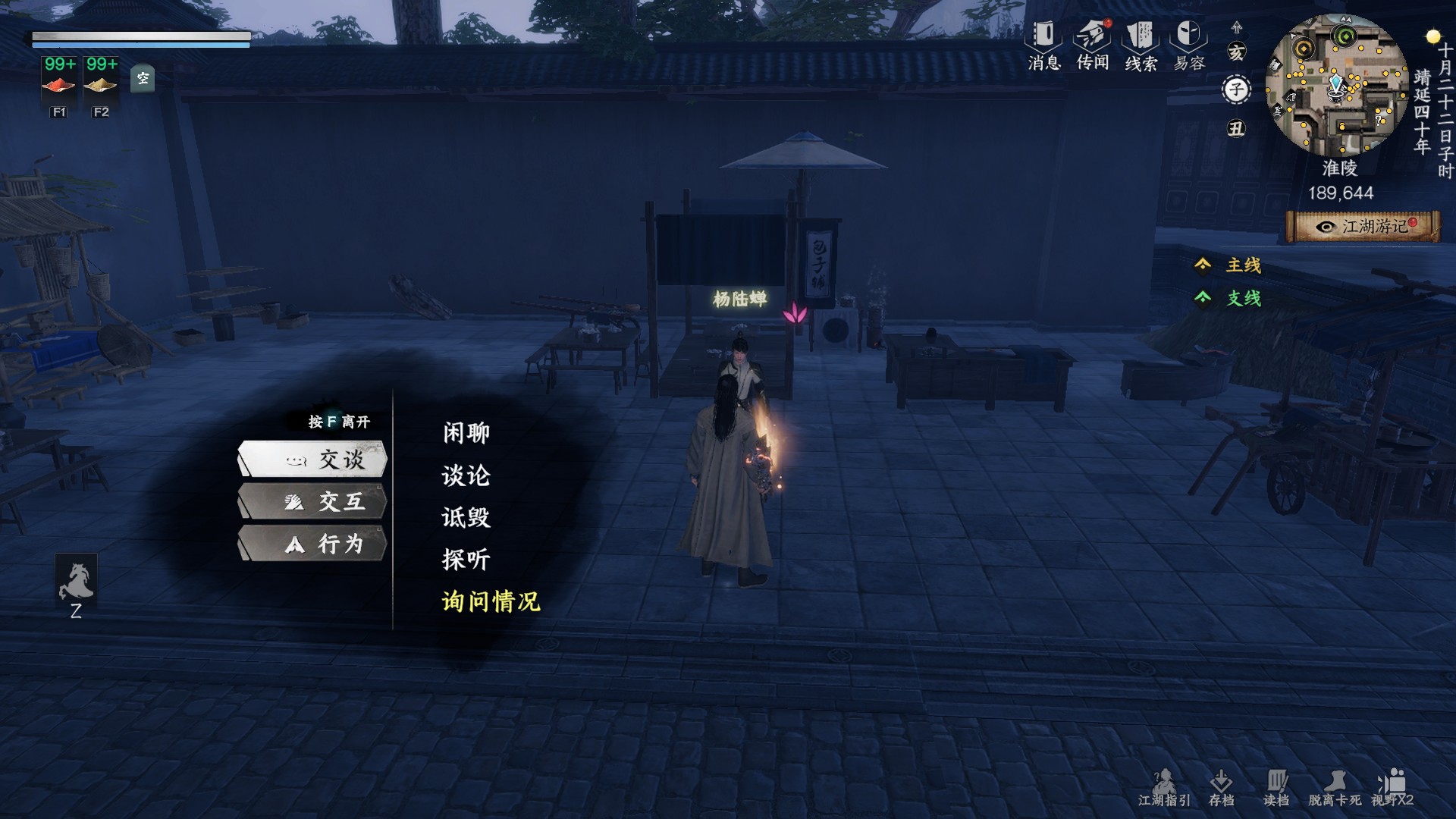Select the 诋毁 slander option
The width and height of the screenshot is (1456, 819).
click(x=466, y=517)
